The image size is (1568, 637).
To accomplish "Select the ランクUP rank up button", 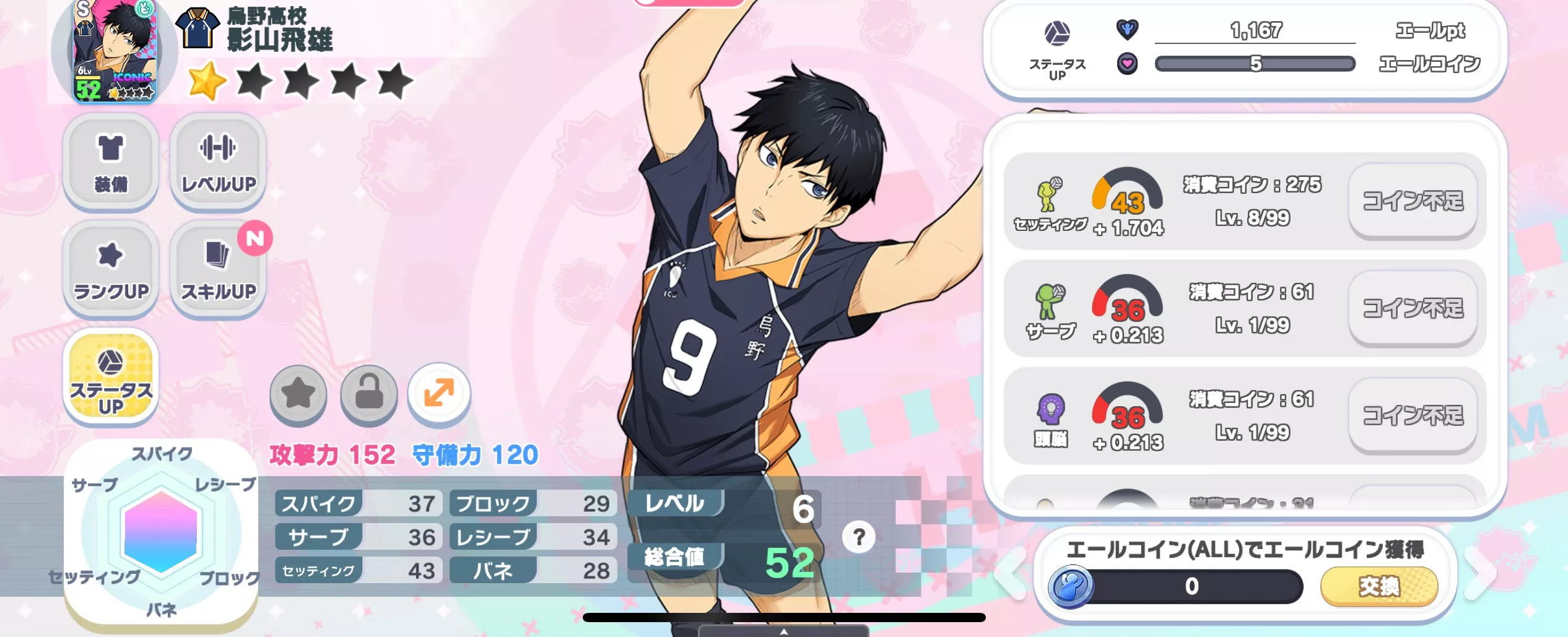I will point(110,268).
